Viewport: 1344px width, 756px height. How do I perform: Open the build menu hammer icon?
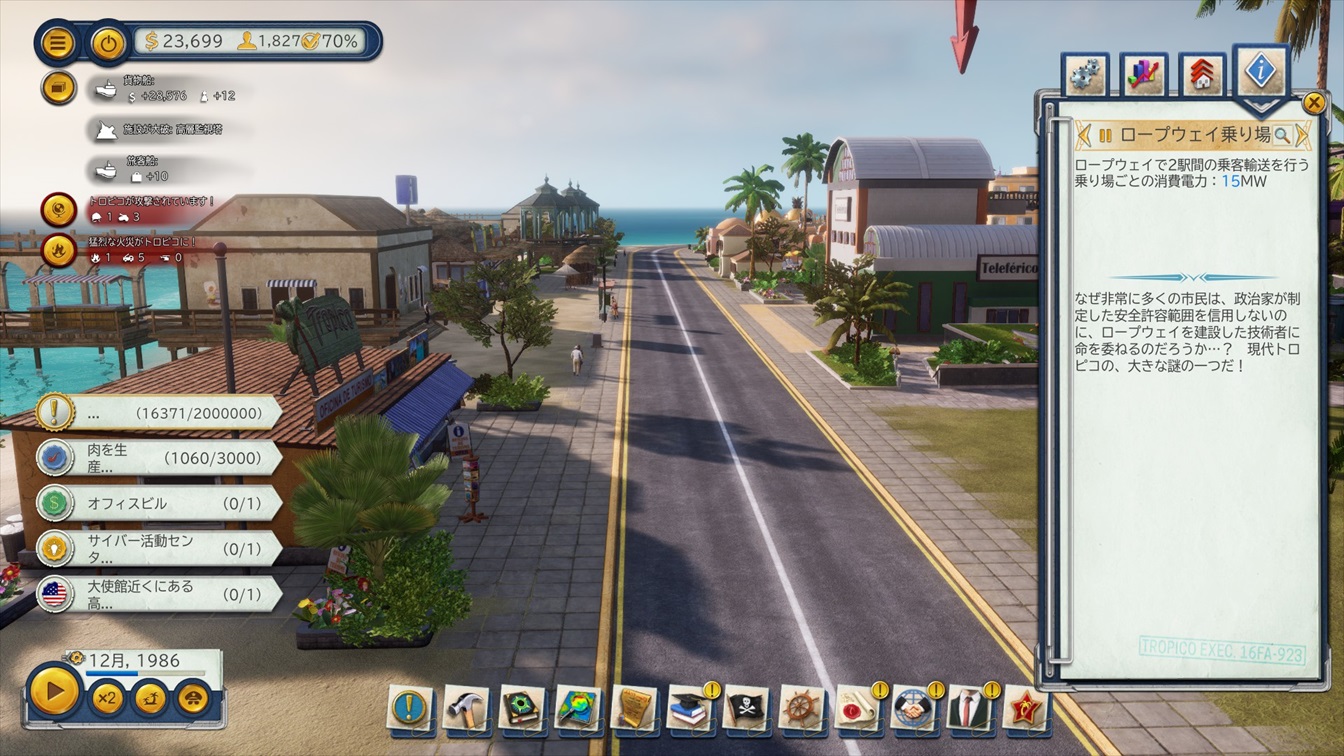point(465,707)
